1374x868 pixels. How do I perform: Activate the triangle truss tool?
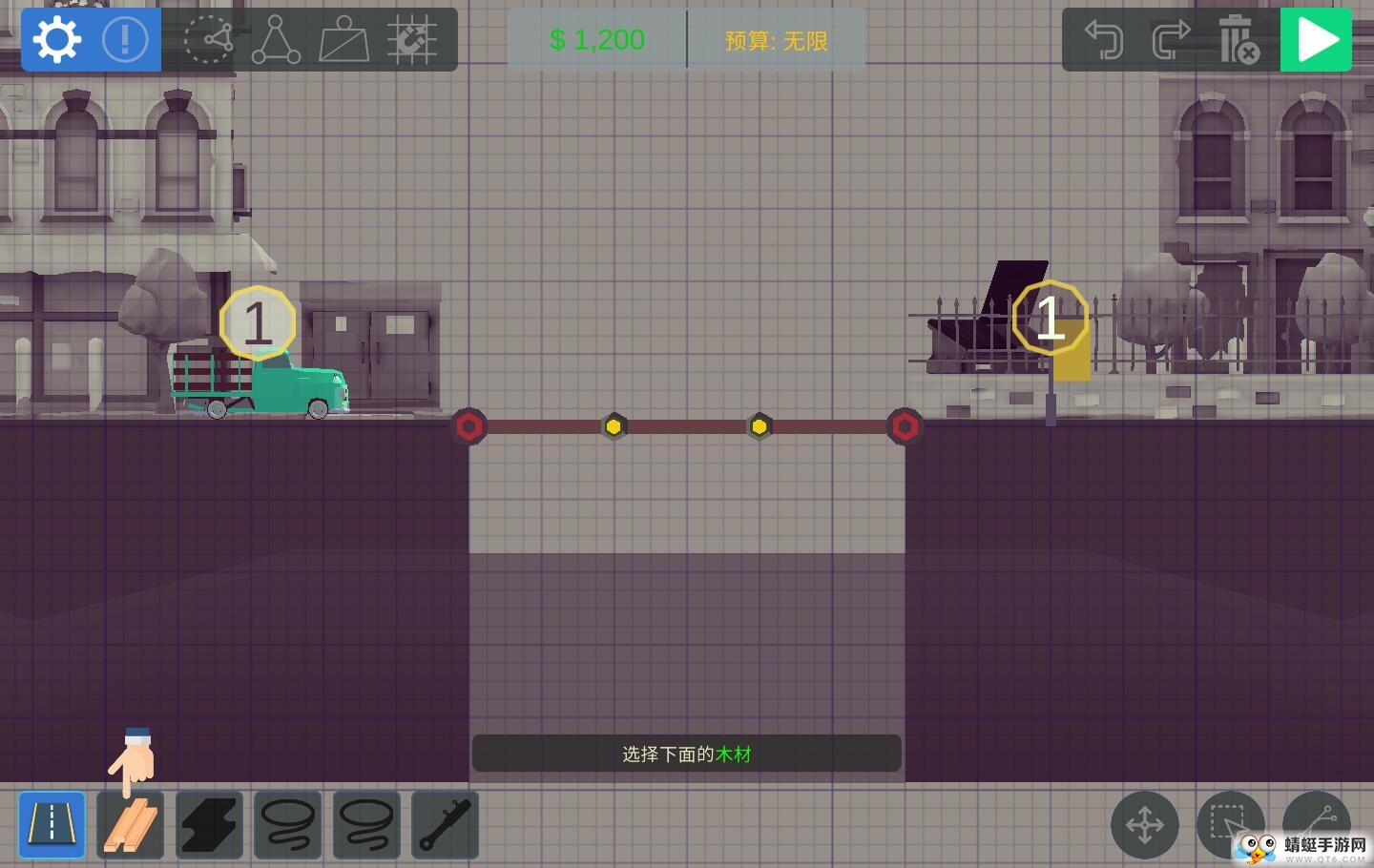click(276, 40)
